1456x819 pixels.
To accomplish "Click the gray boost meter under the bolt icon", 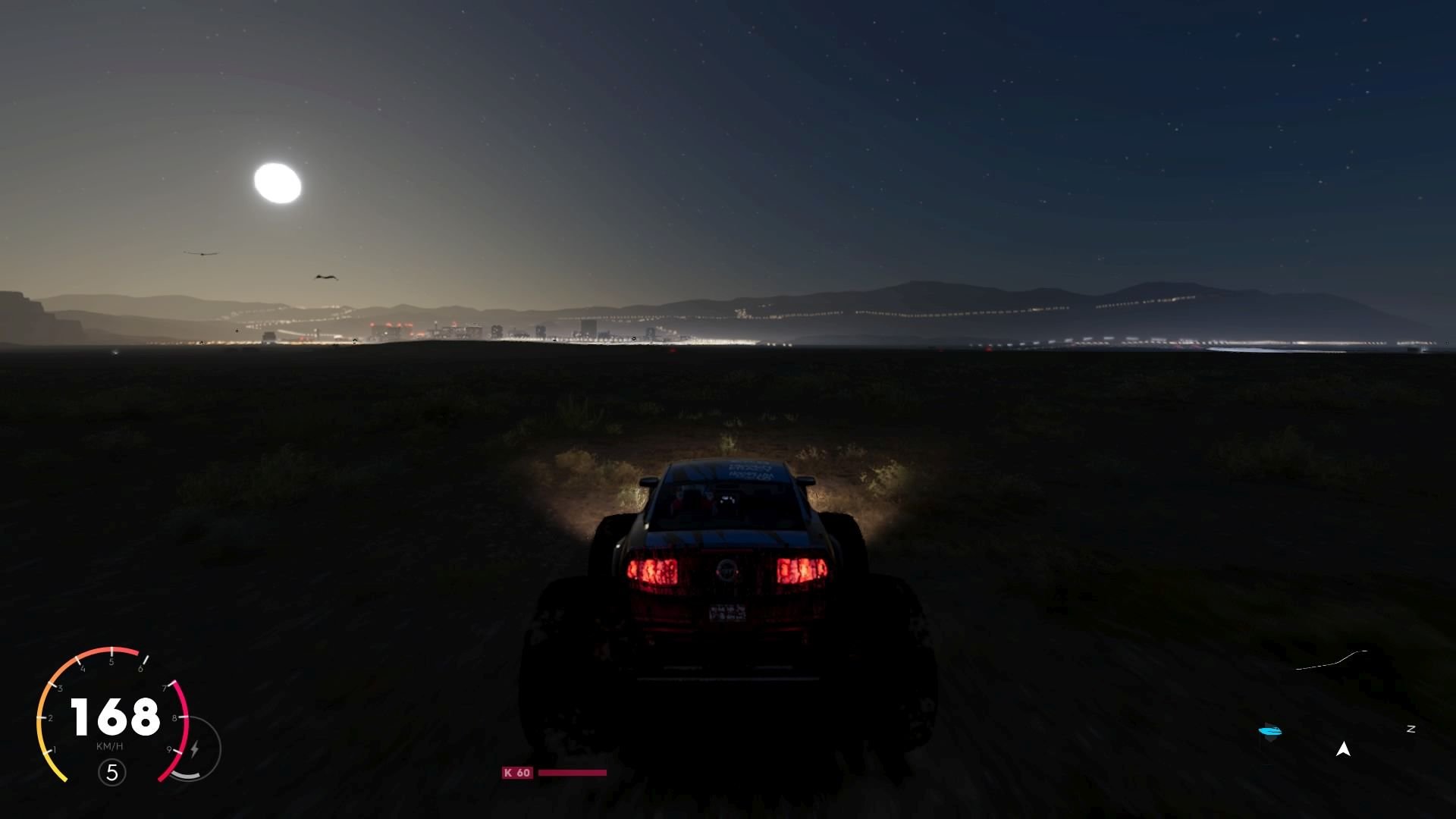I will (185, 773).
